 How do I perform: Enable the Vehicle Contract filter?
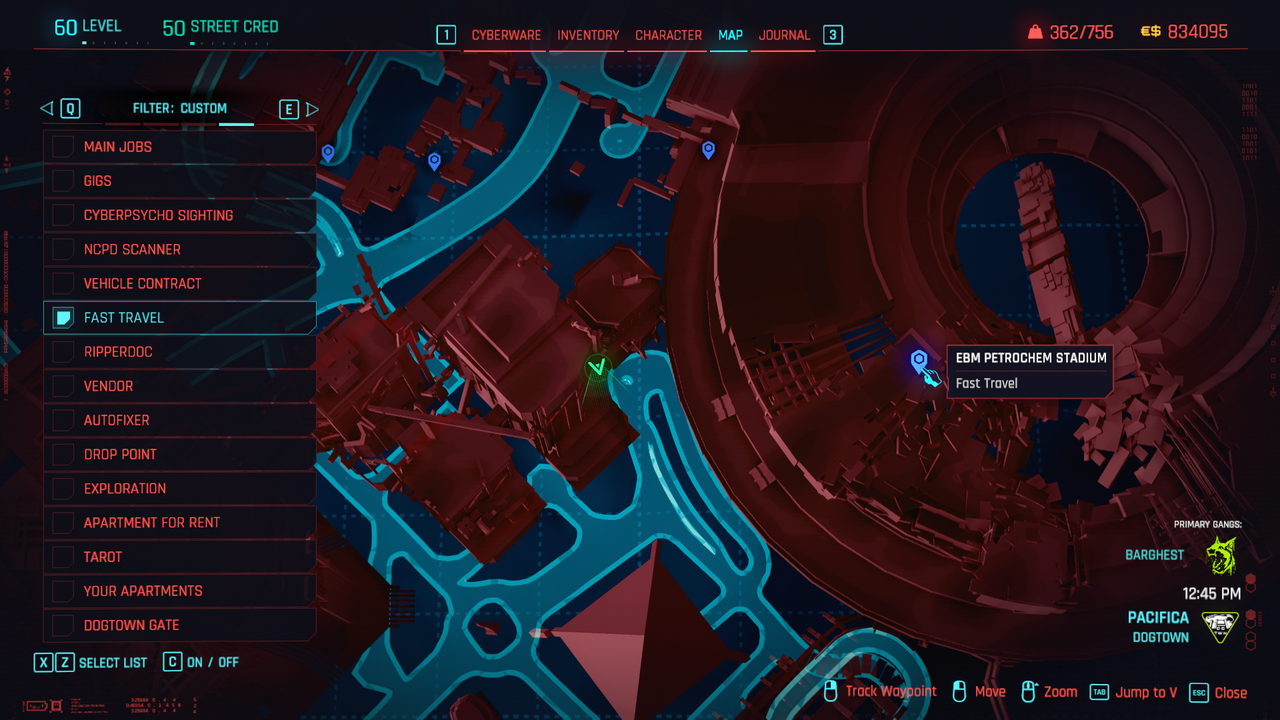64,283
